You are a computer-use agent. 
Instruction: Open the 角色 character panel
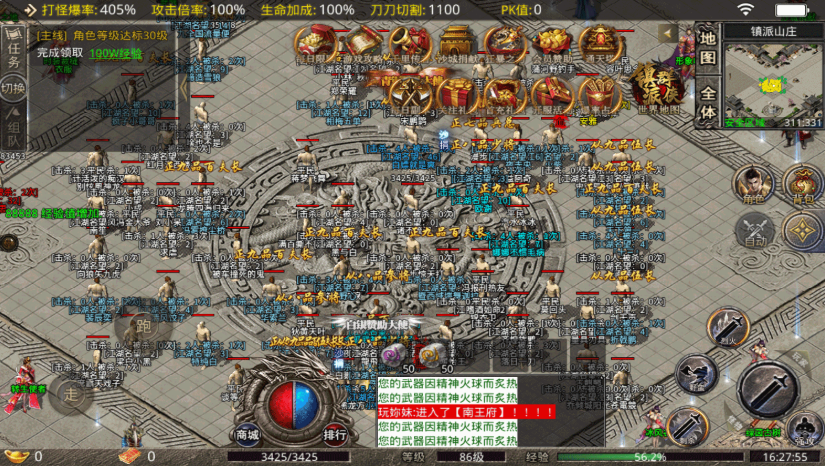[754, 184]
